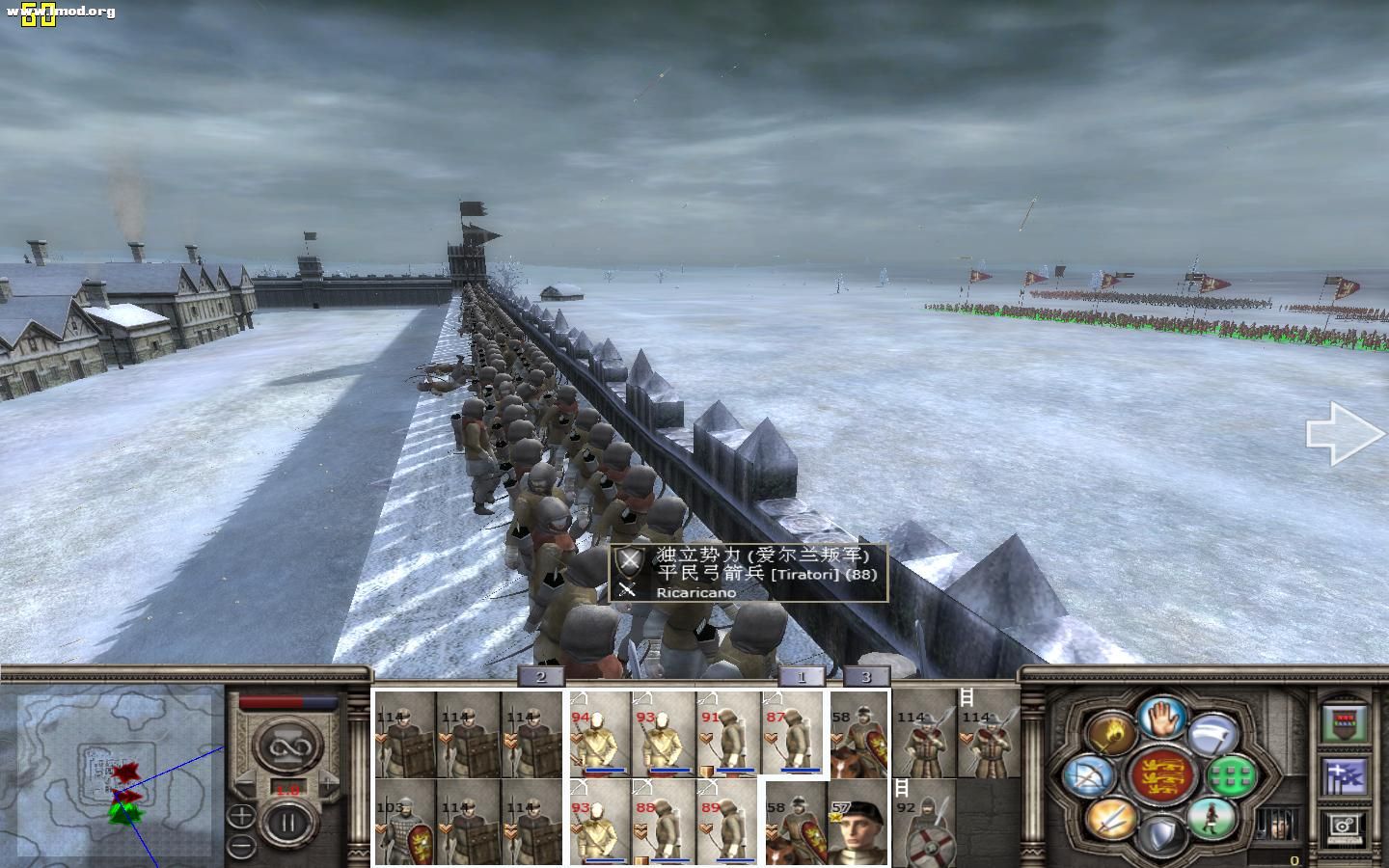Click the battlefield minimap

pos(111,772)
